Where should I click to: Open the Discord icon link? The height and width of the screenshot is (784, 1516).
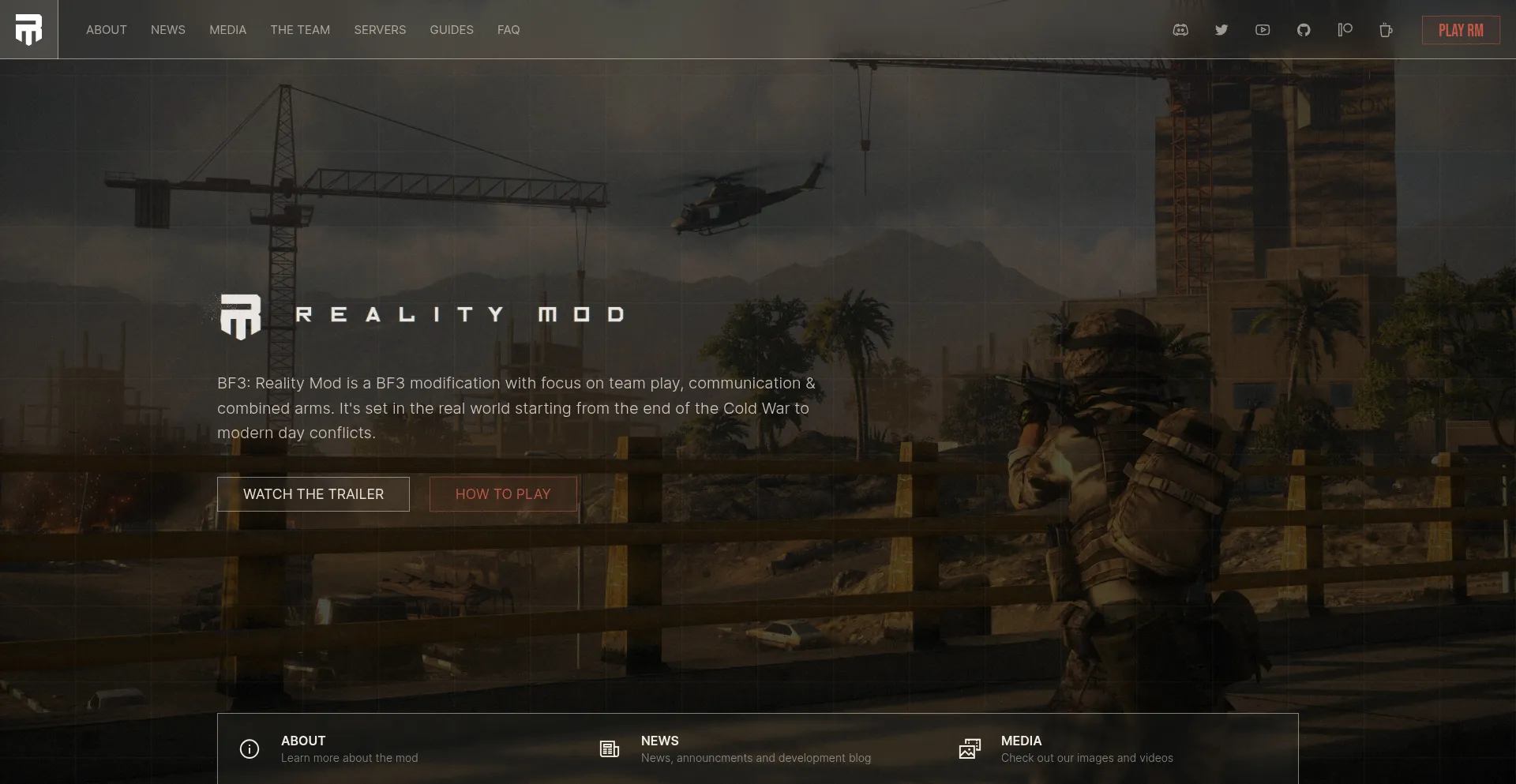pyautogui.click(x=1180, y=30)
